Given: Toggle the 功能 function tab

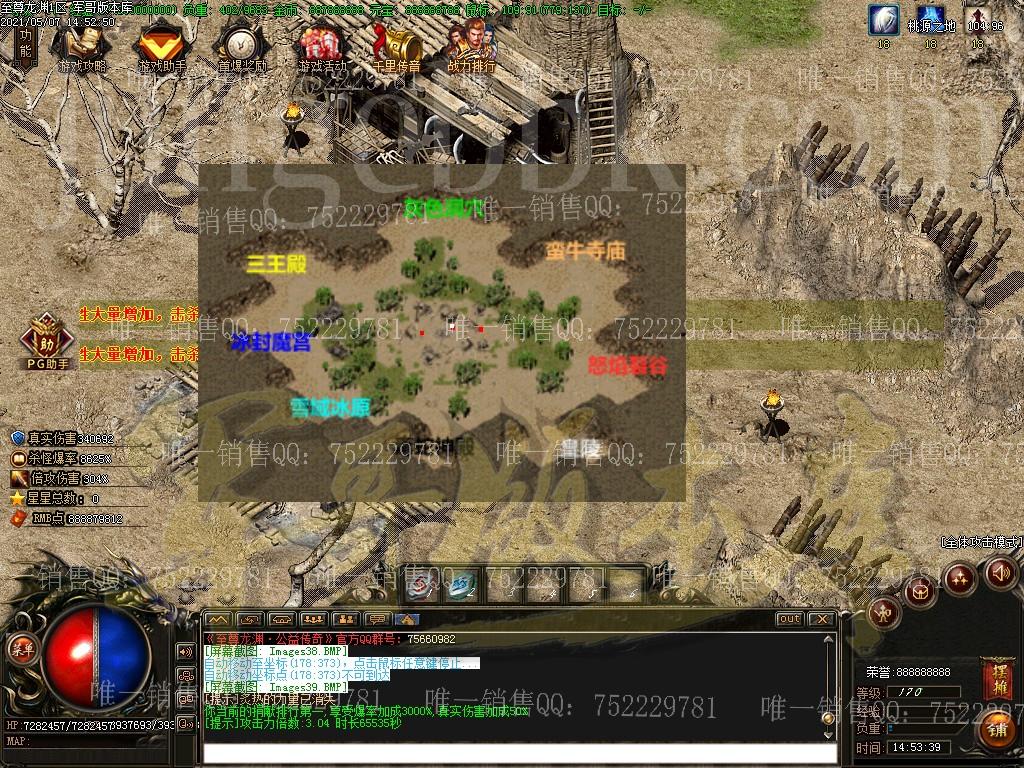Looking at the screenshot, I should 24,43.
